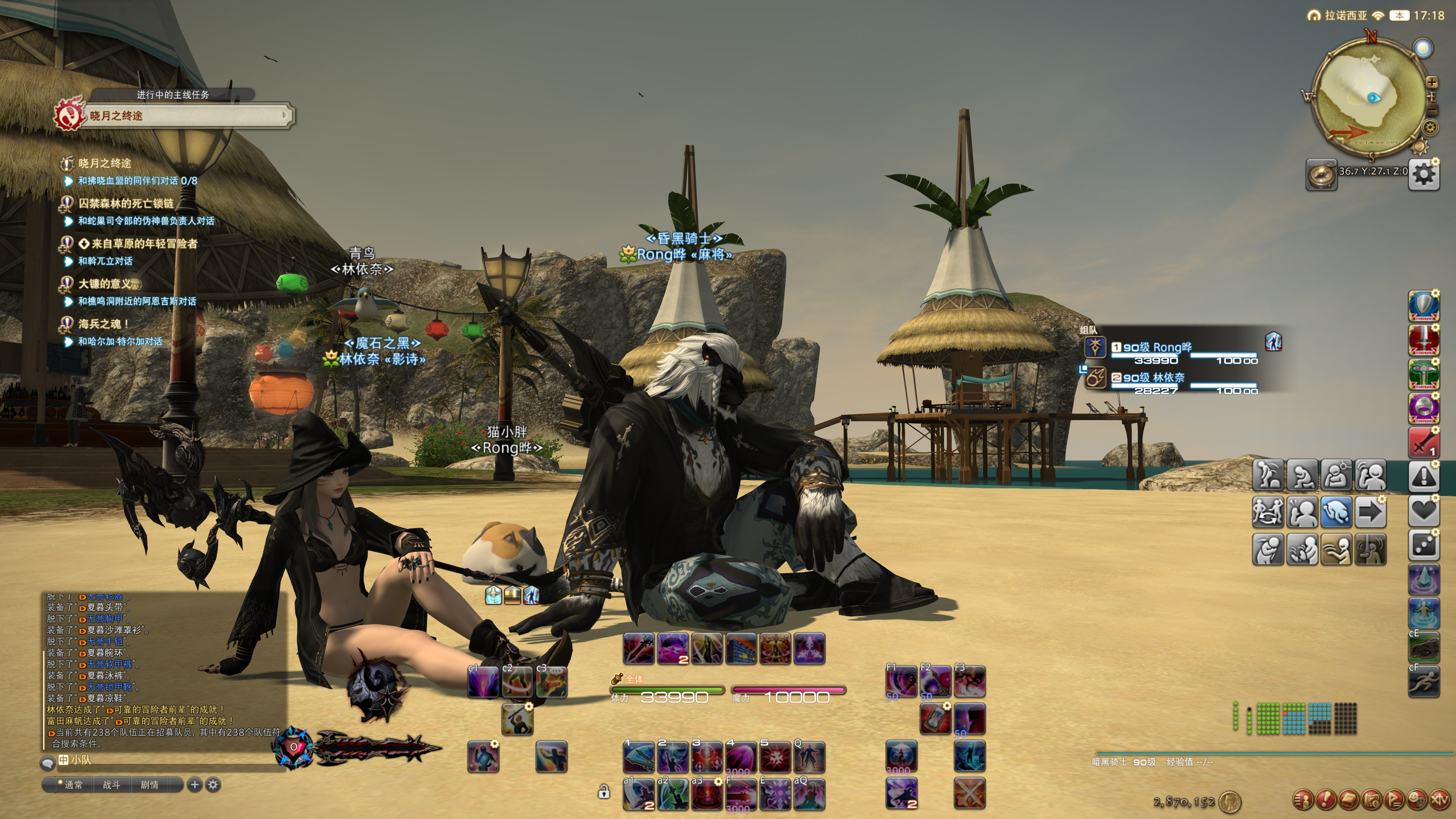Open the duty exclamation-mark menu icon
1456x819 pixels.
coord(1326,800)
